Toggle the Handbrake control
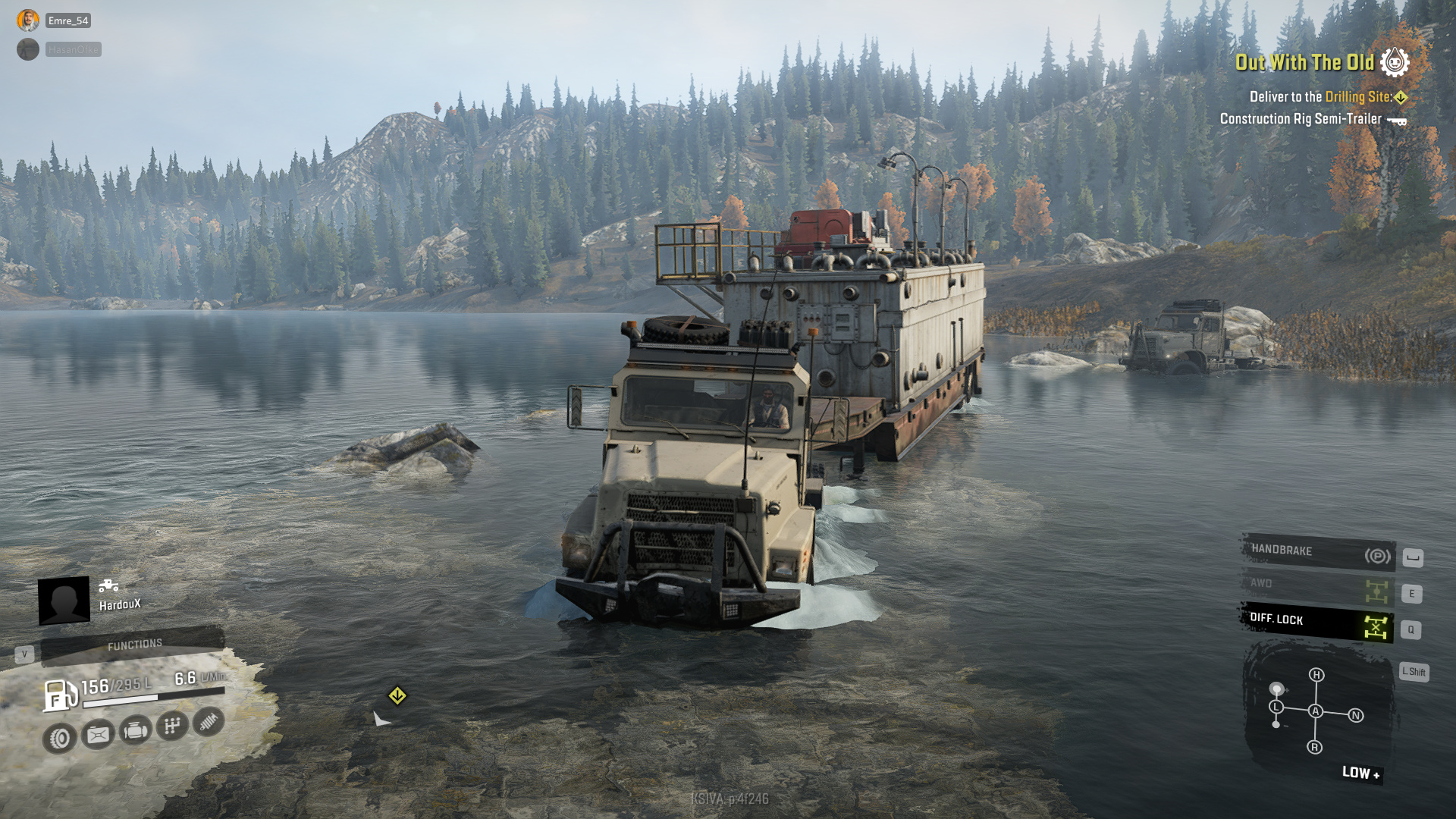Screen dimensions: 1456x819 coord(1318,553)
